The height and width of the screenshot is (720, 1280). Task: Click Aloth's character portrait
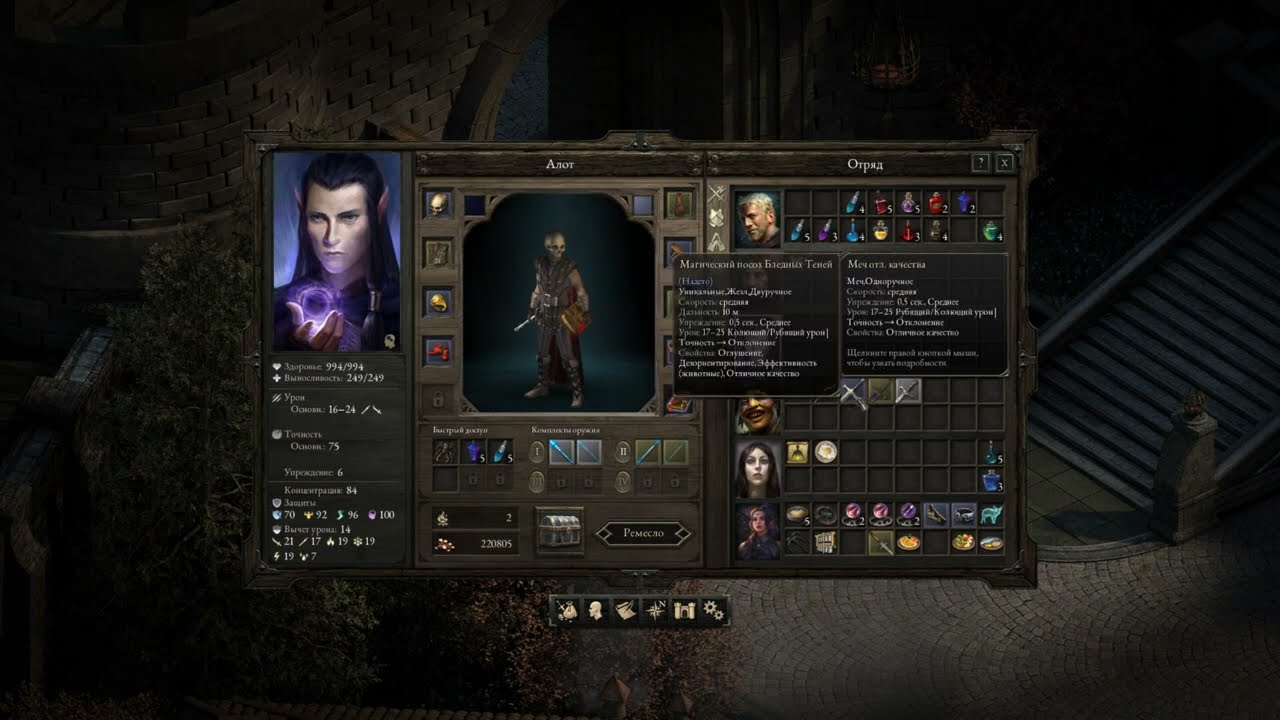(x=337, y=251)
